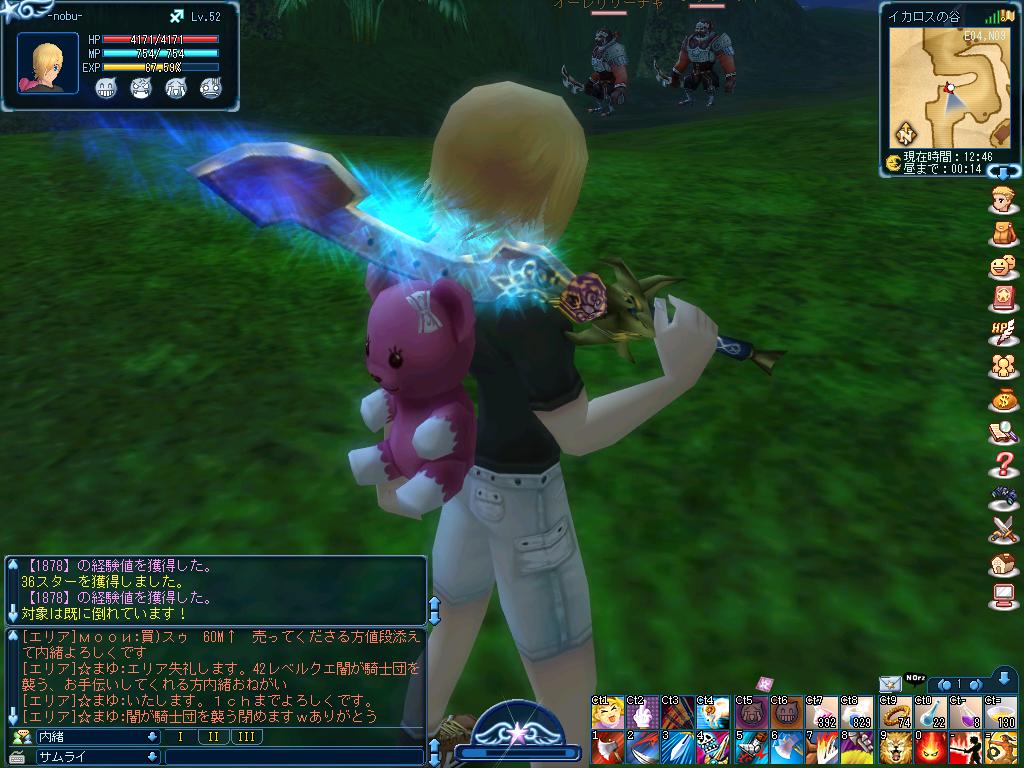Switch to chat tab II
Screen dimensions: 1024x768
[214, 737]
